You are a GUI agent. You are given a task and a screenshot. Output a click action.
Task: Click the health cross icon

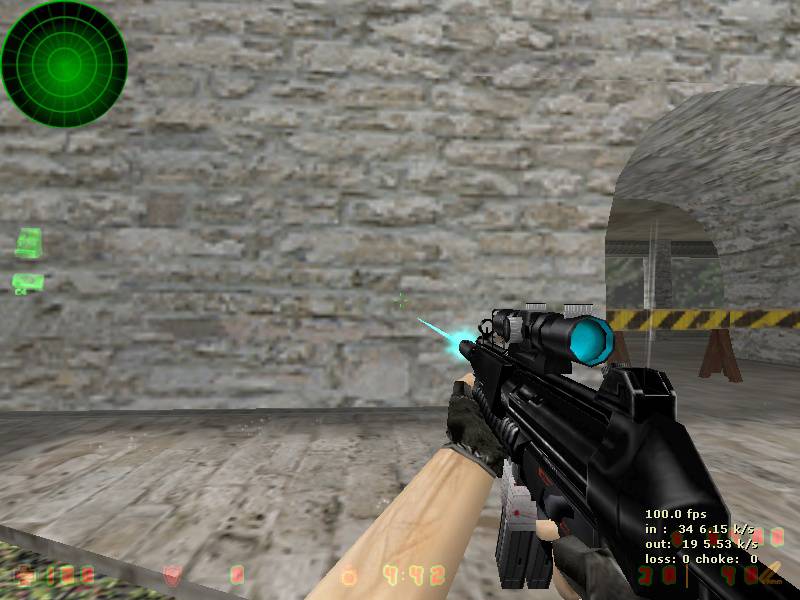click(x=25, y=575)
